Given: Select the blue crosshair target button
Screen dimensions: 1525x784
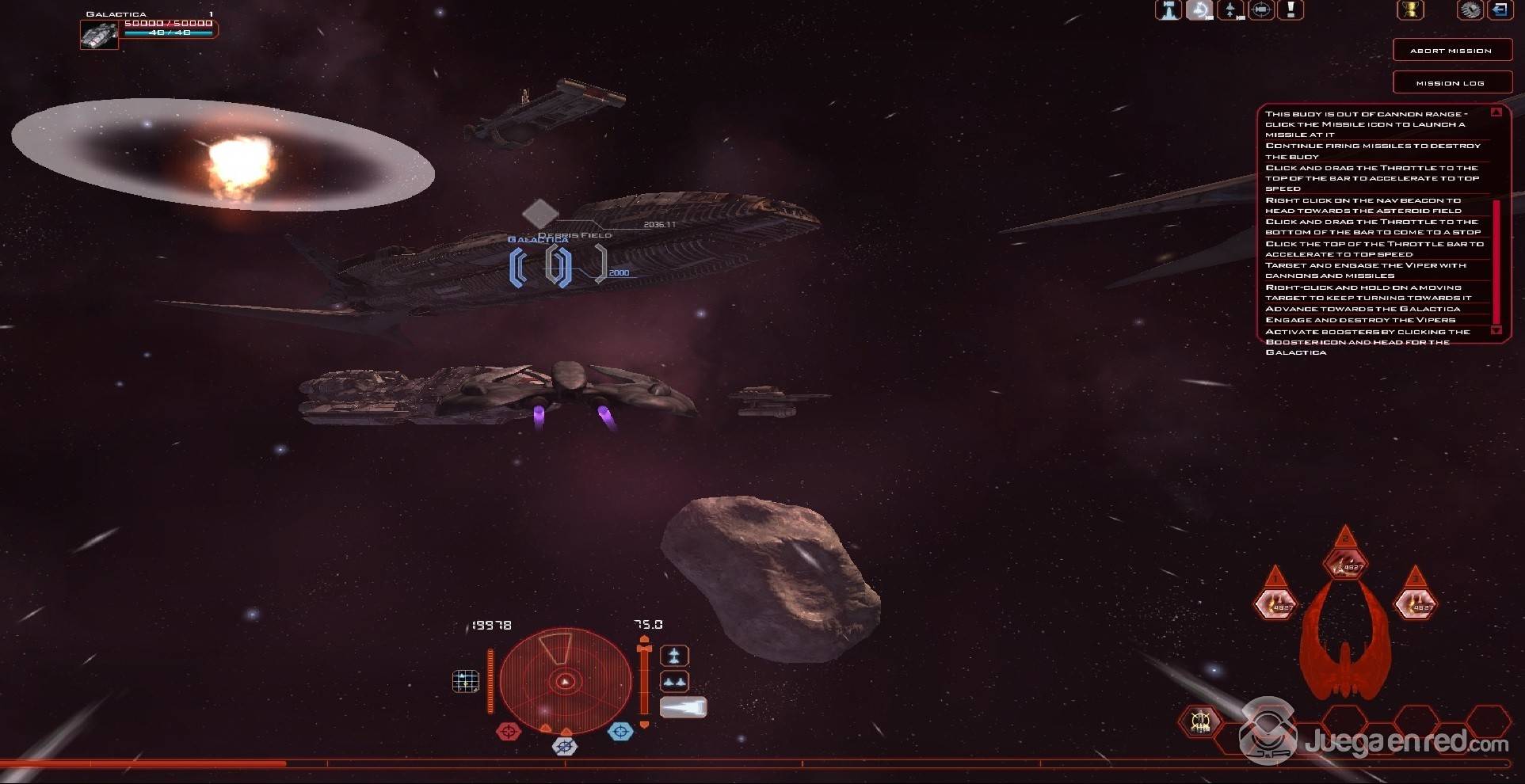Looking at the screenshot, I should coord(620,732).
